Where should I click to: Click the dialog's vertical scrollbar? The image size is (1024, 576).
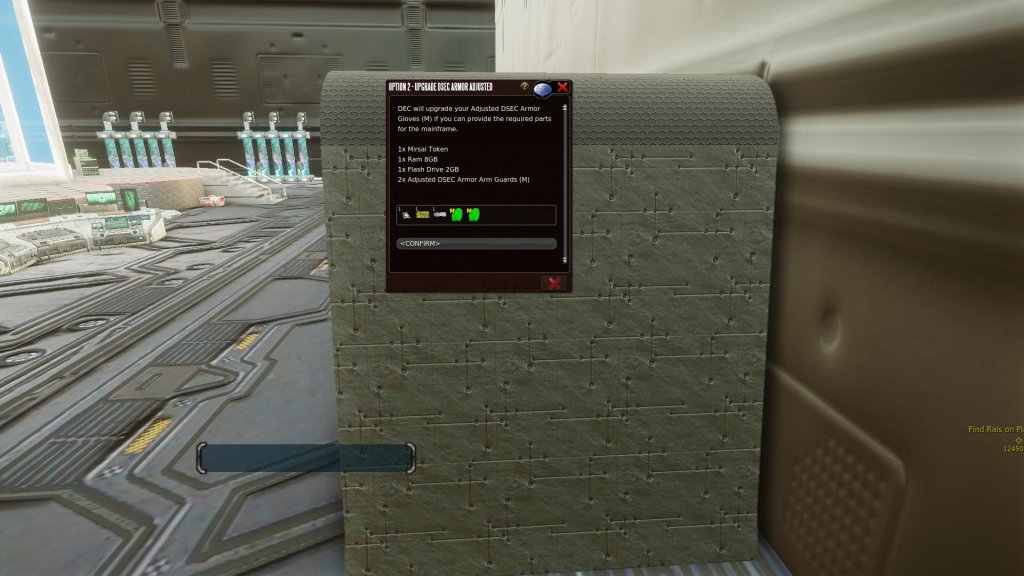[x=565, y=180]
